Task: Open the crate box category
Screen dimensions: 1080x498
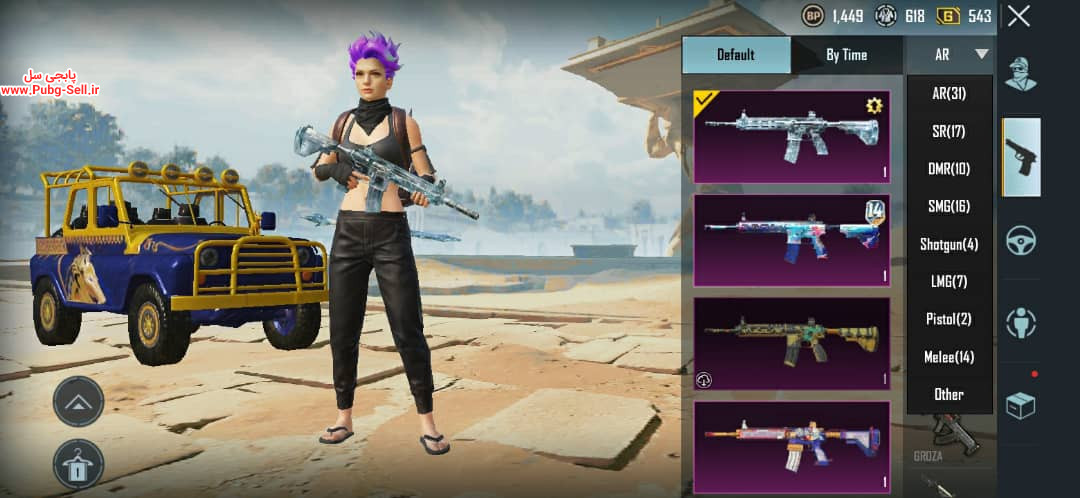Action: 1021,404
